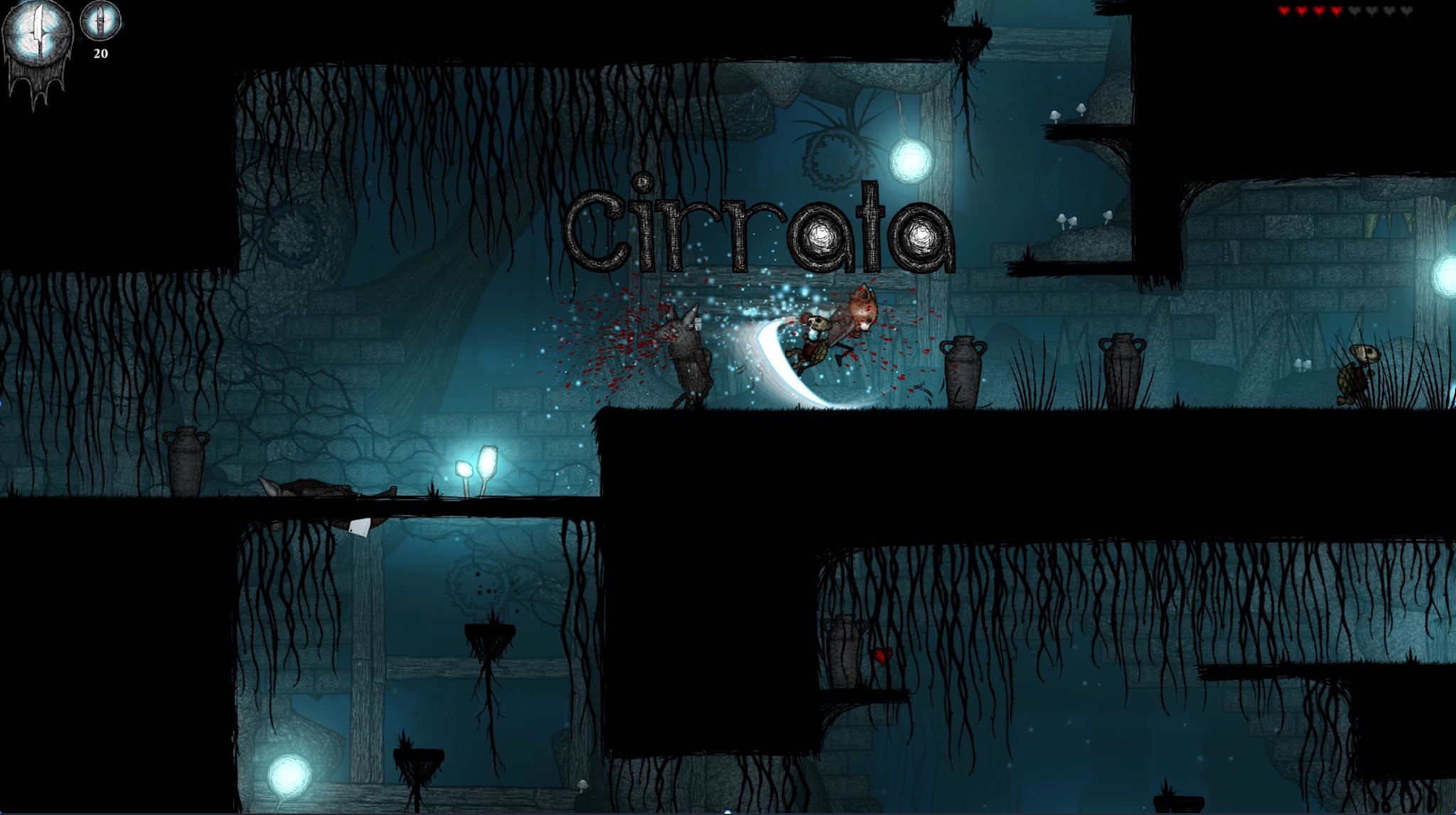
Task: Click the glowing lantern orb below the title
Action: click(911, 160)
